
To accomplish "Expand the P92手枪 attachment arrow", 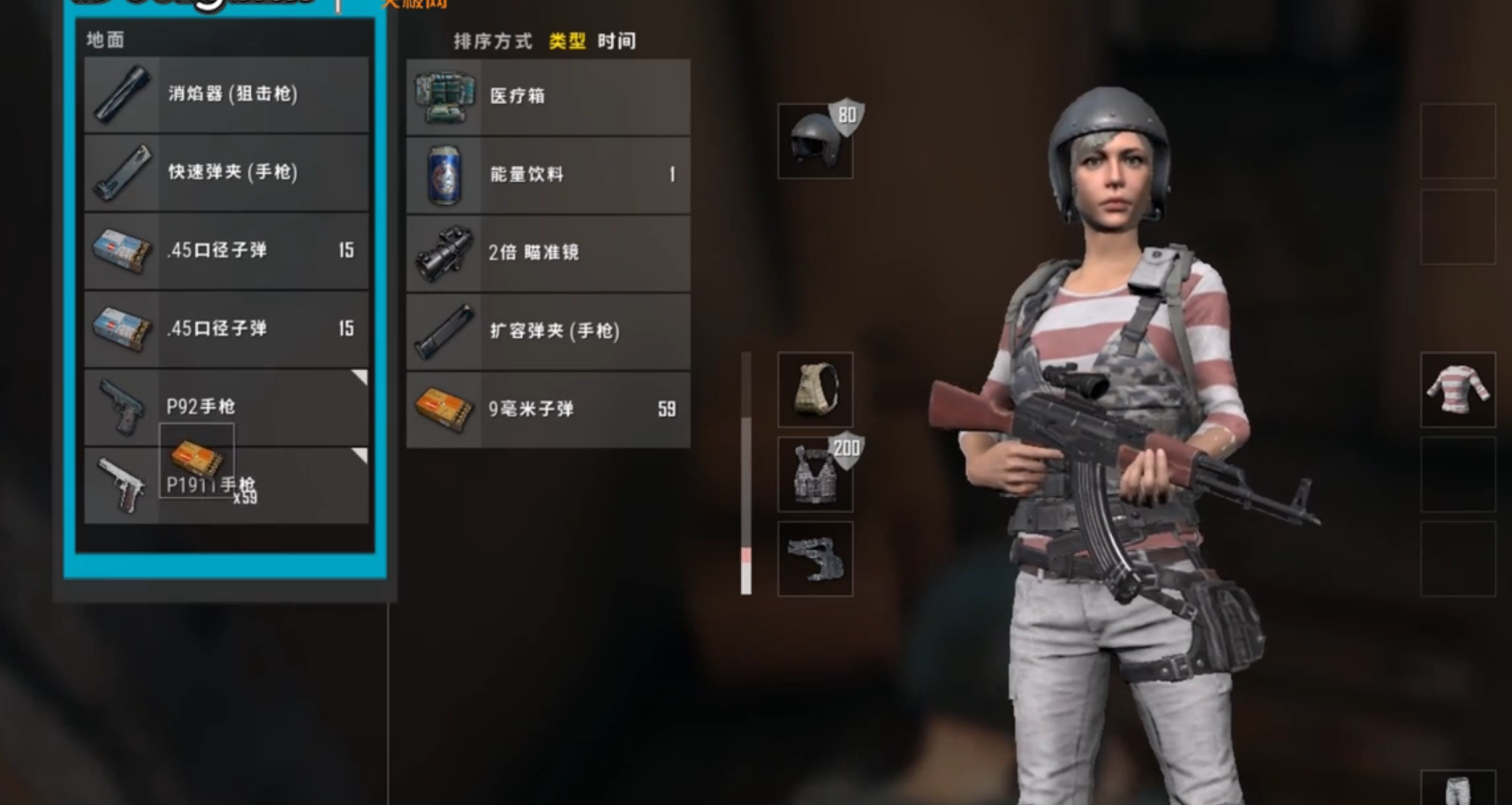I will click(x=360, y=376).
